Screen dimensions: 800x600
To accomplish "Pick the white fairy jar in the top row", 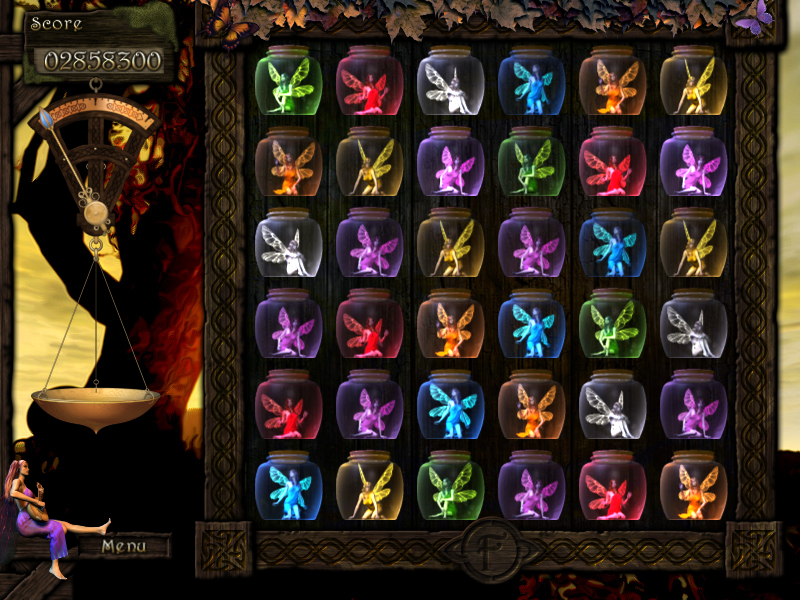I will point(450,82).
